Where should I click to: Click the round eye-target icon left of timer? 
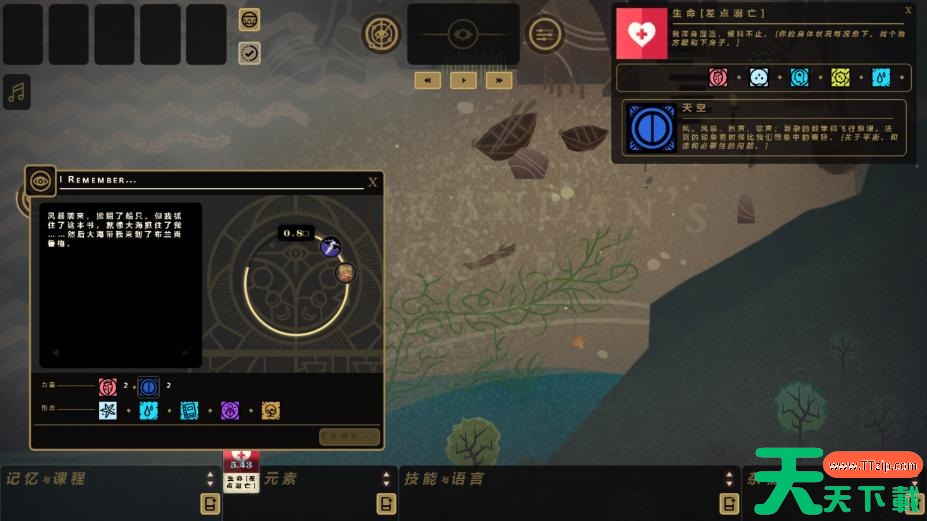point(381,34)
